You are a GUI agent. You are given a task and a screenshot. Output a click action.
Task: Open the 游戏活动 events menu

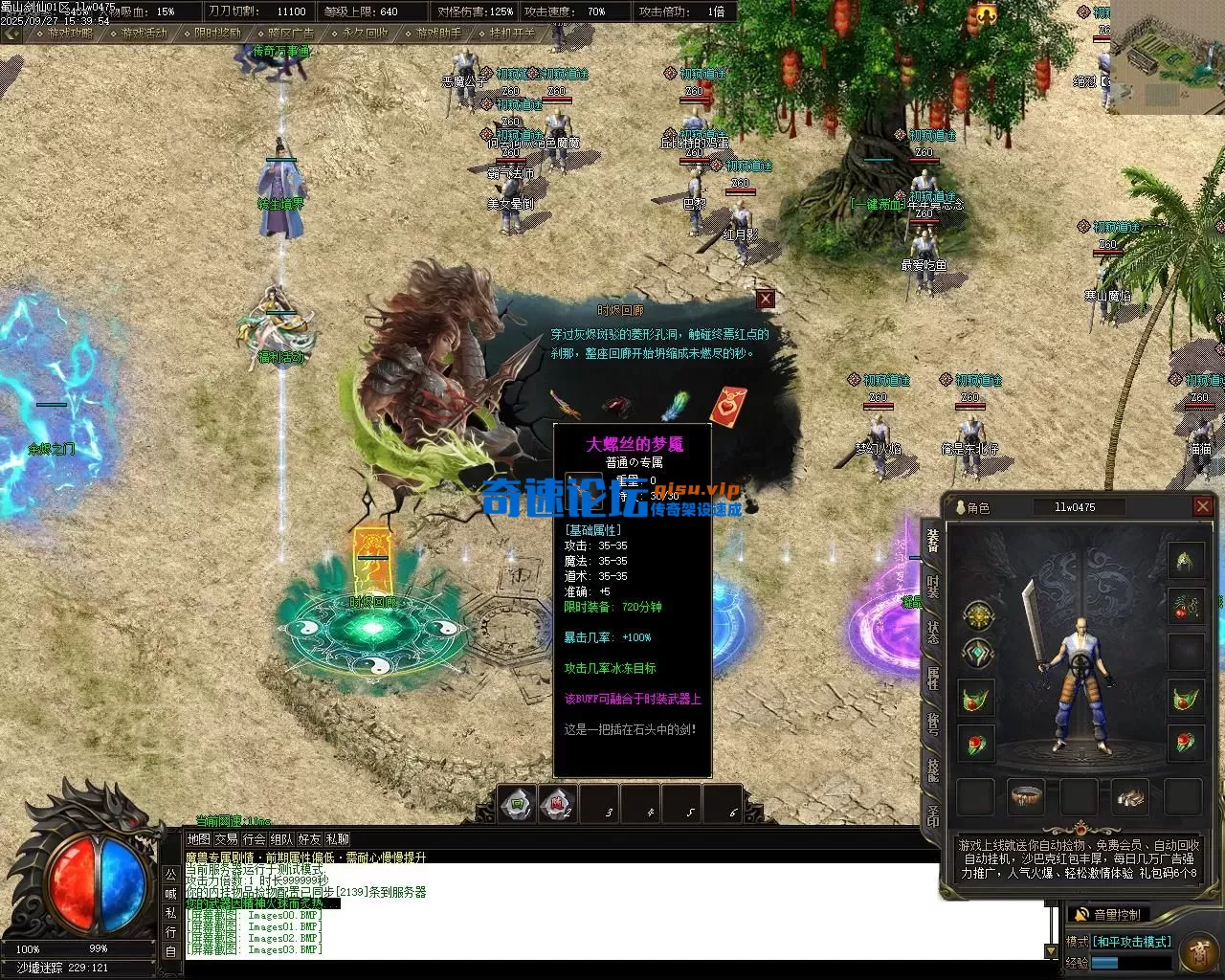click(144, 33)
